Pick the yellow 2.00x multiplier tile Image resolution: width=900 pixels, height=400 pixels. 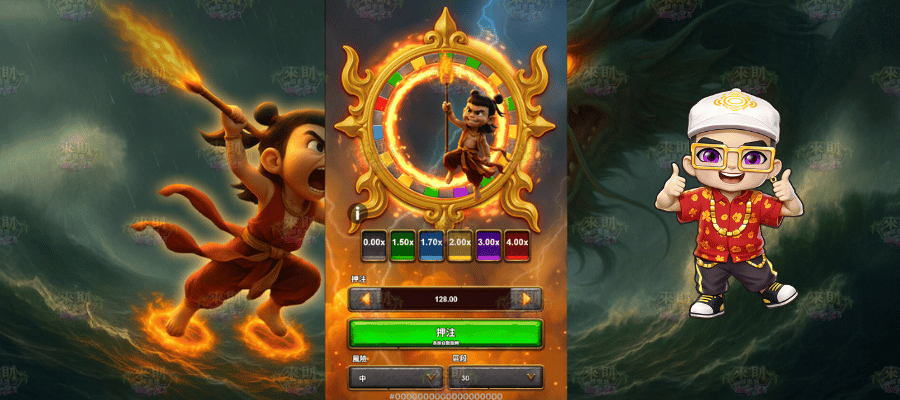[460, 242]
